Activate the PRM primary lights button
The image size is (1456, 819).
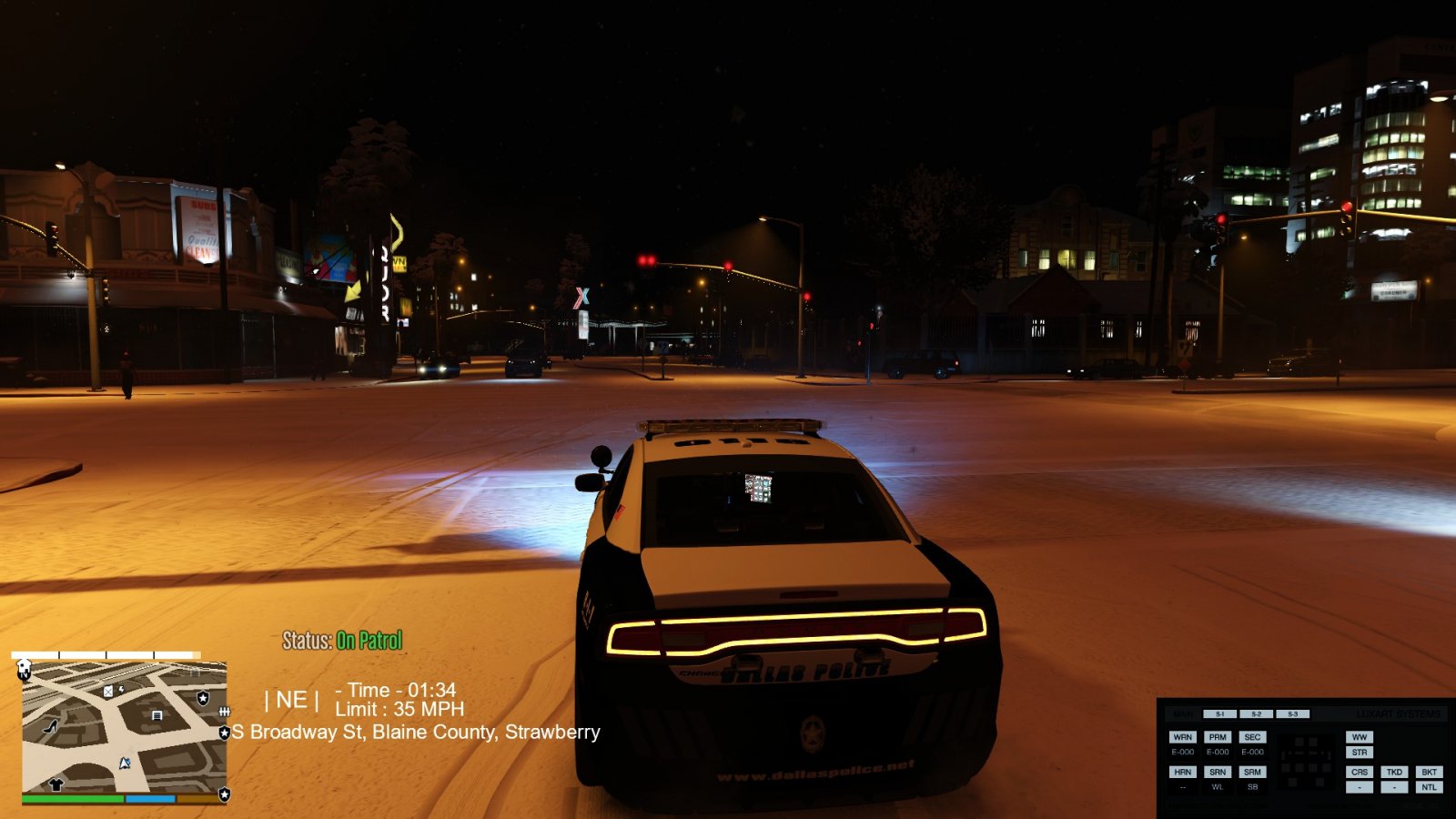click(x=1218, y=737)
